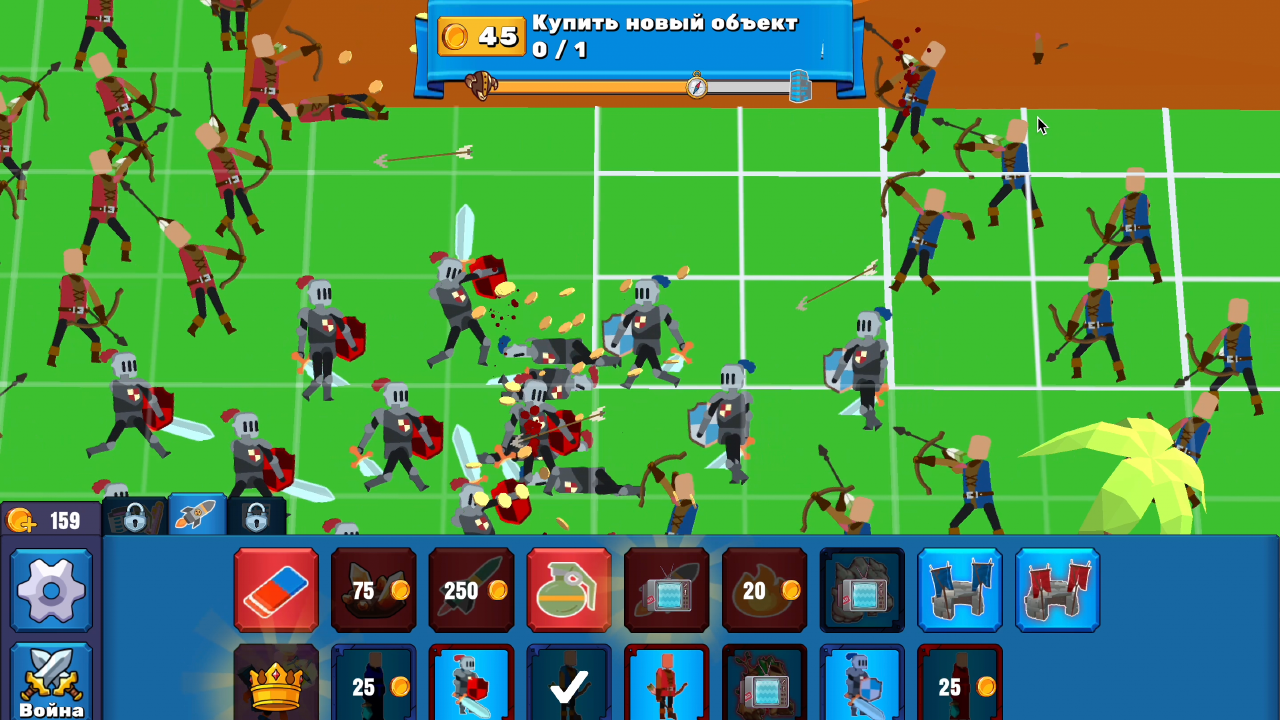Purchase the missile costing 250 coins
The height and width of the screenshot is (720, 1280).
(x=471, y=590)
